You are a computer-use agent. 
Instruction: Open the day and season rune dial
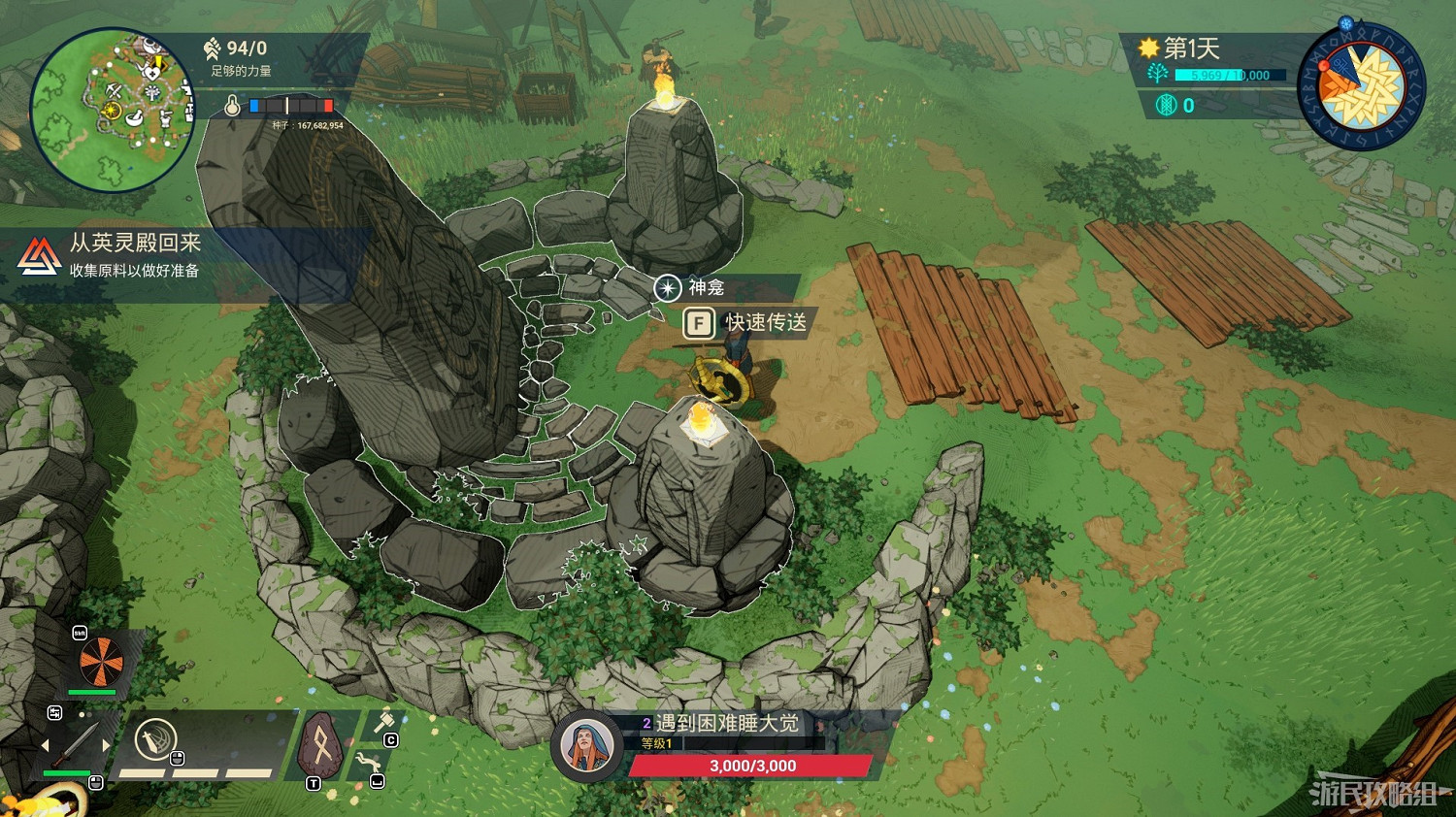tap(1361, 87)
